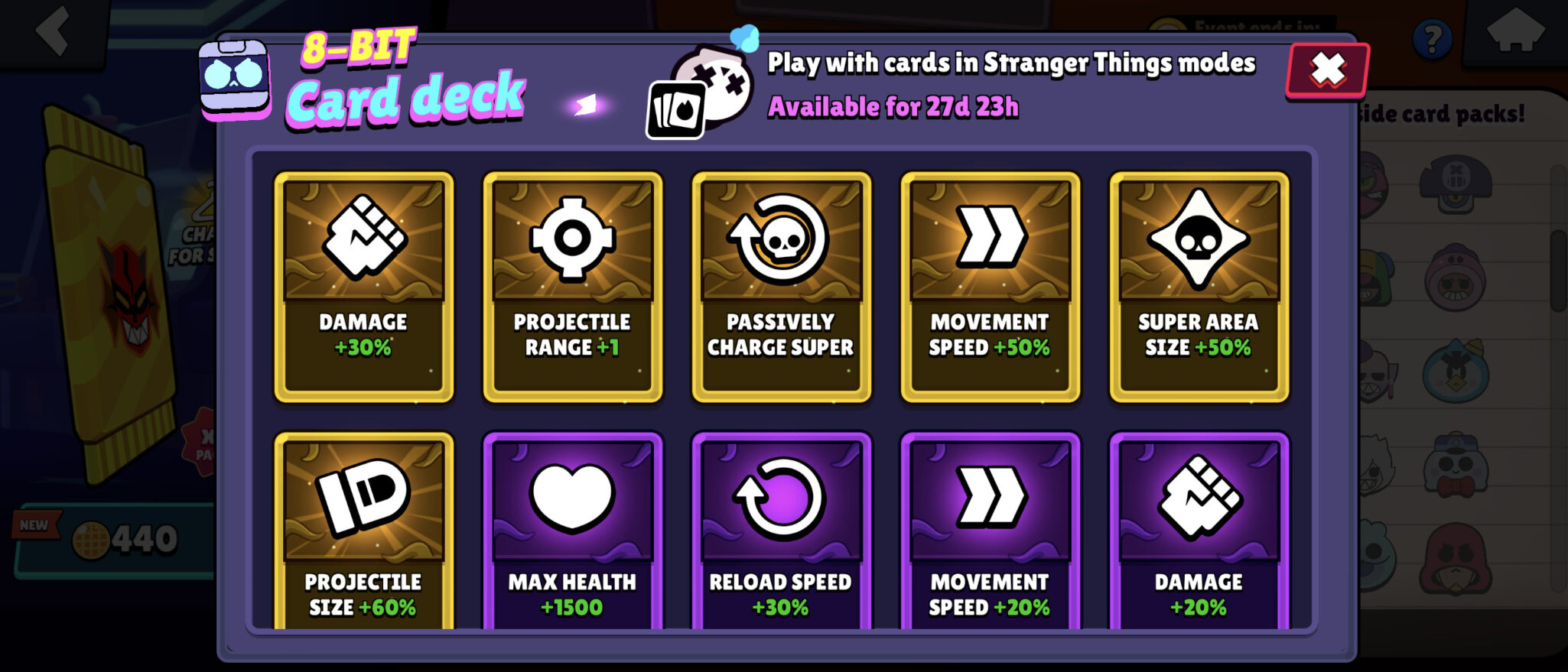The width and height of the screenshot is (1568, 672).
Task: Choose the Projectile Range +1 card
Action: click(572, 287)
